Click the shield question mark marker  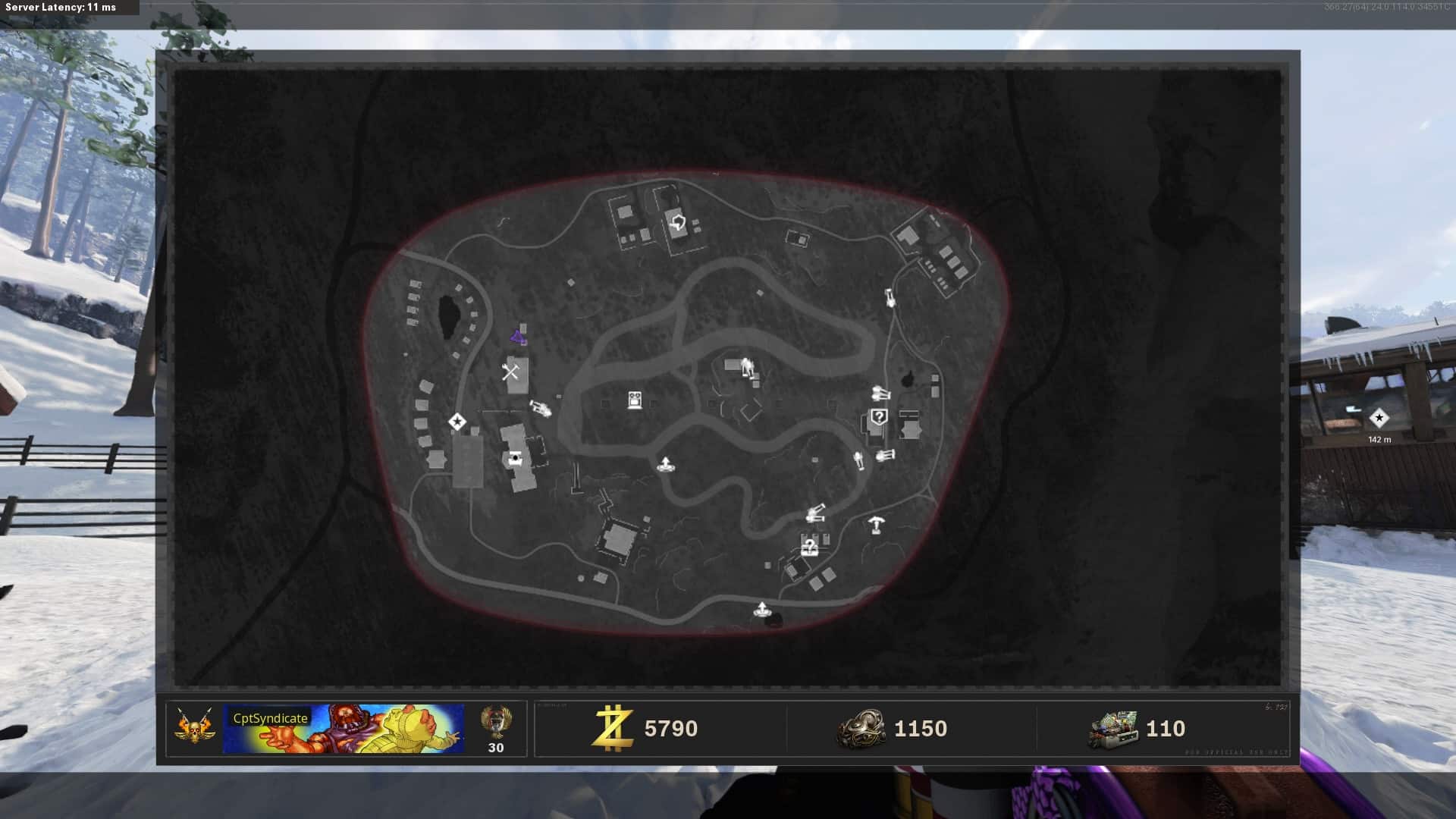[878, 416]
